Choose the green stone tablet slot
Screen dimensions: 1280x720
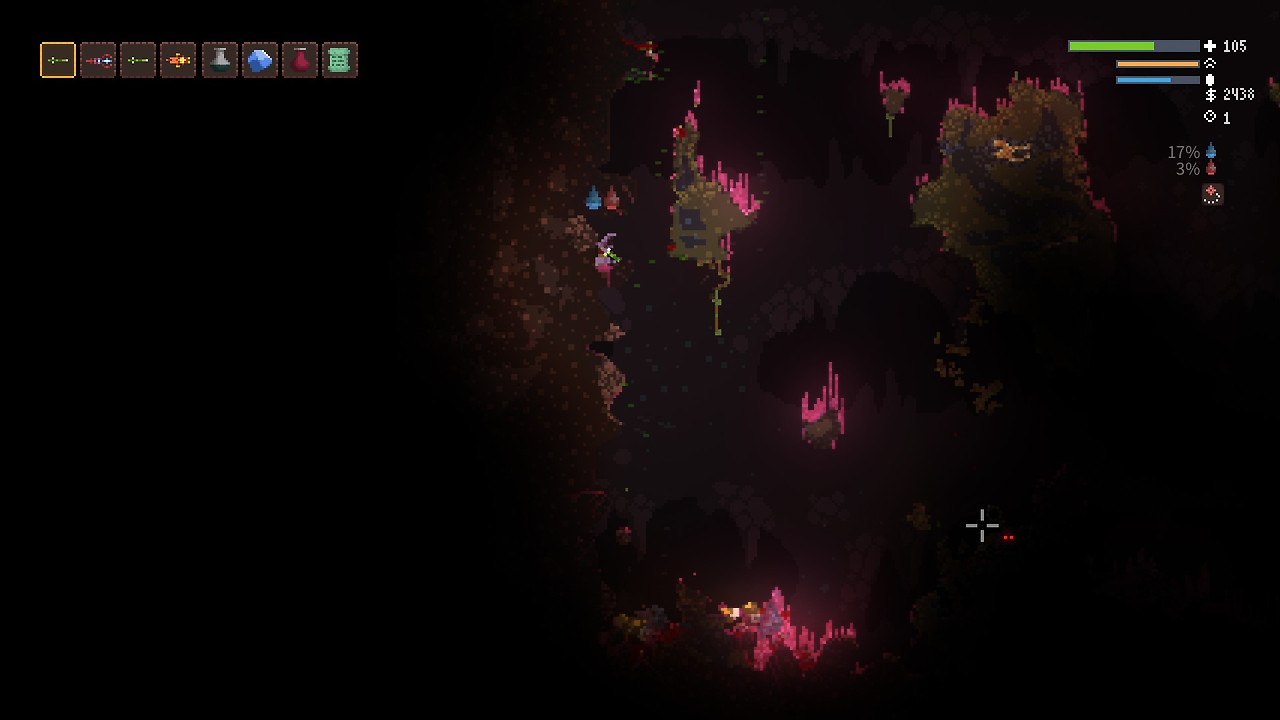pyautogui.click(x=340, y=60)
